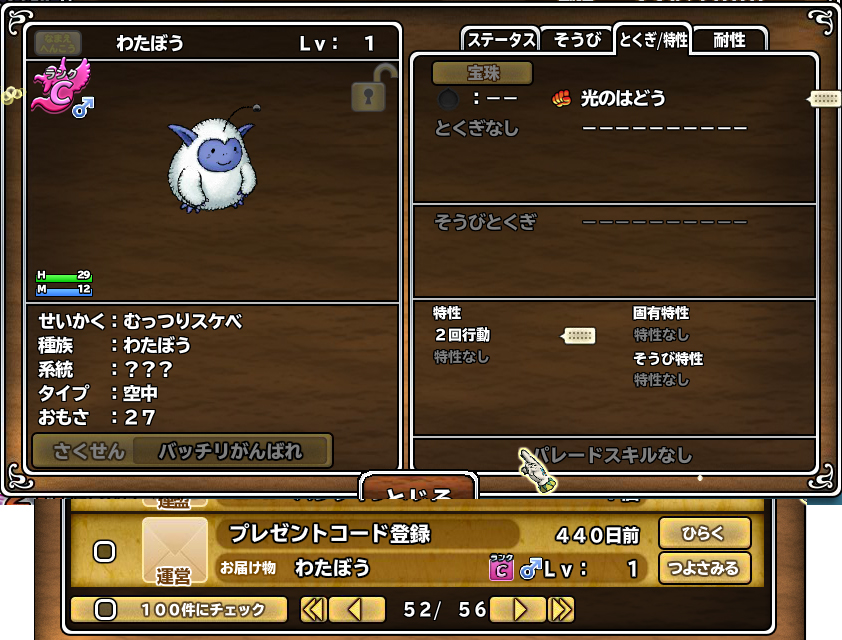This screenshot has width=842, height=640.
Task: View the 2回行動 trait details
Action: [x=463, y=335]
